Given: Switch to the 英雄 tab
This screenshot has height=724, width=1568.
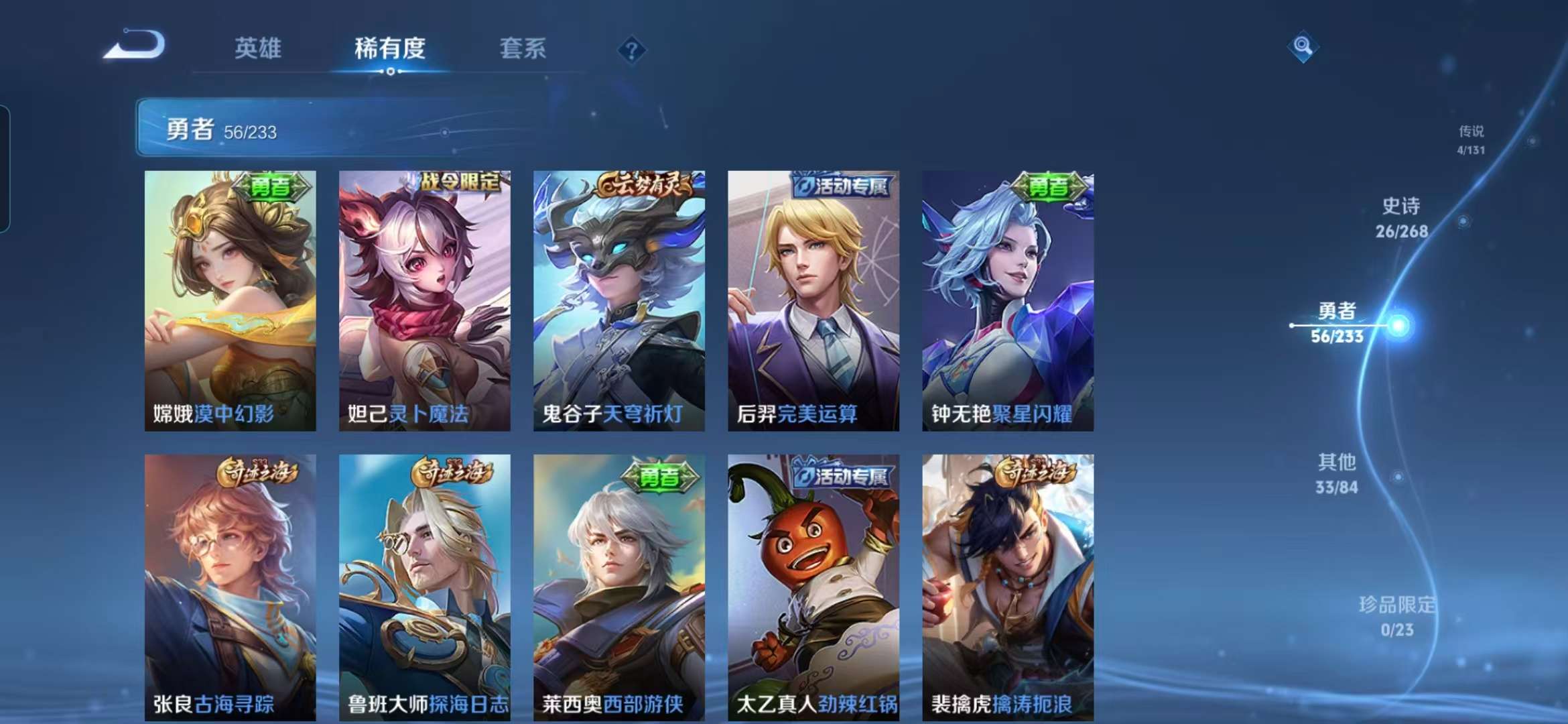Looking at the screenshot, I should (x=259, y=48).
